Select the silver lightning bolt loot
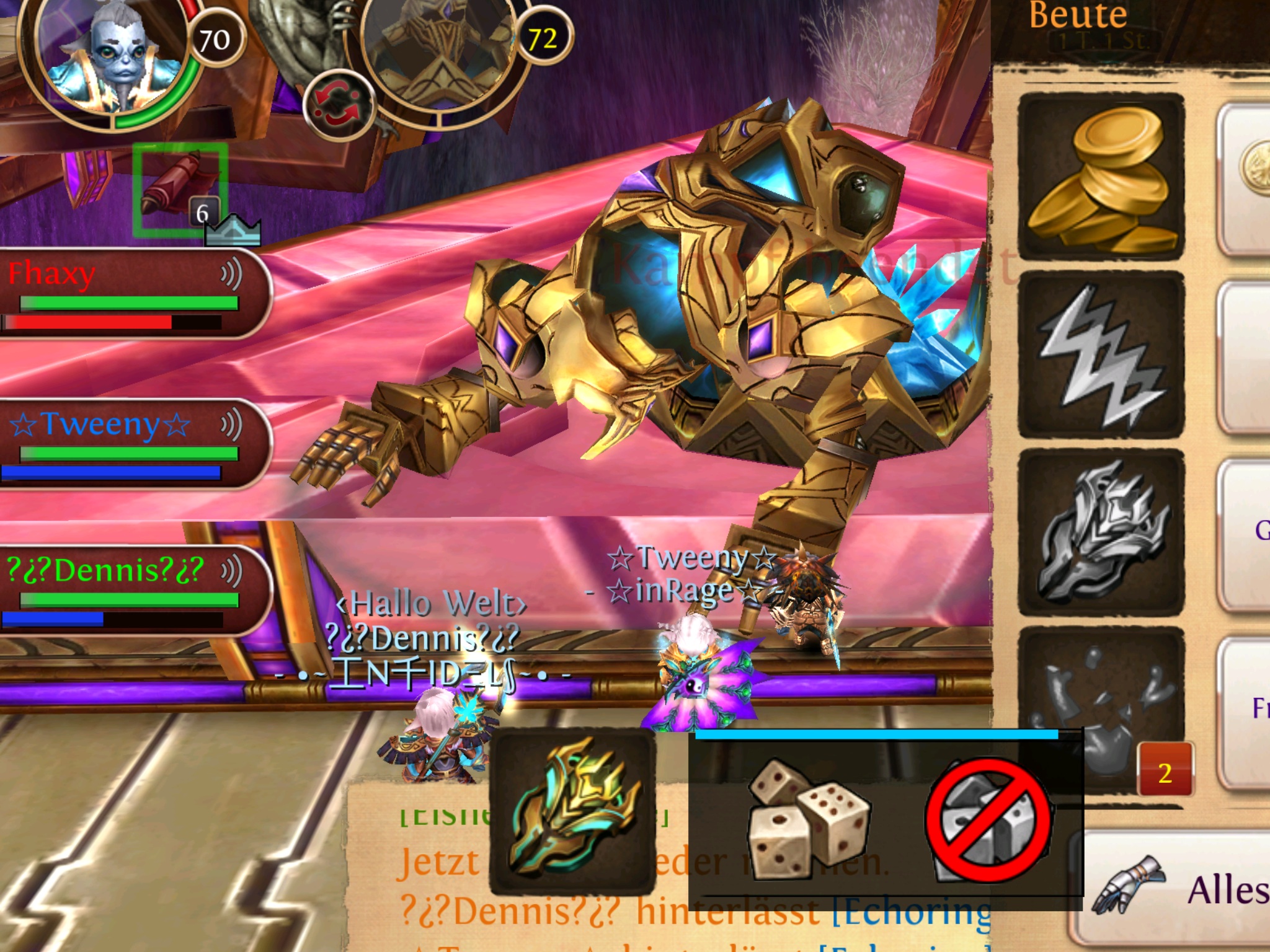Viewport: 1270px width, 952px height. click(1101, 355)
